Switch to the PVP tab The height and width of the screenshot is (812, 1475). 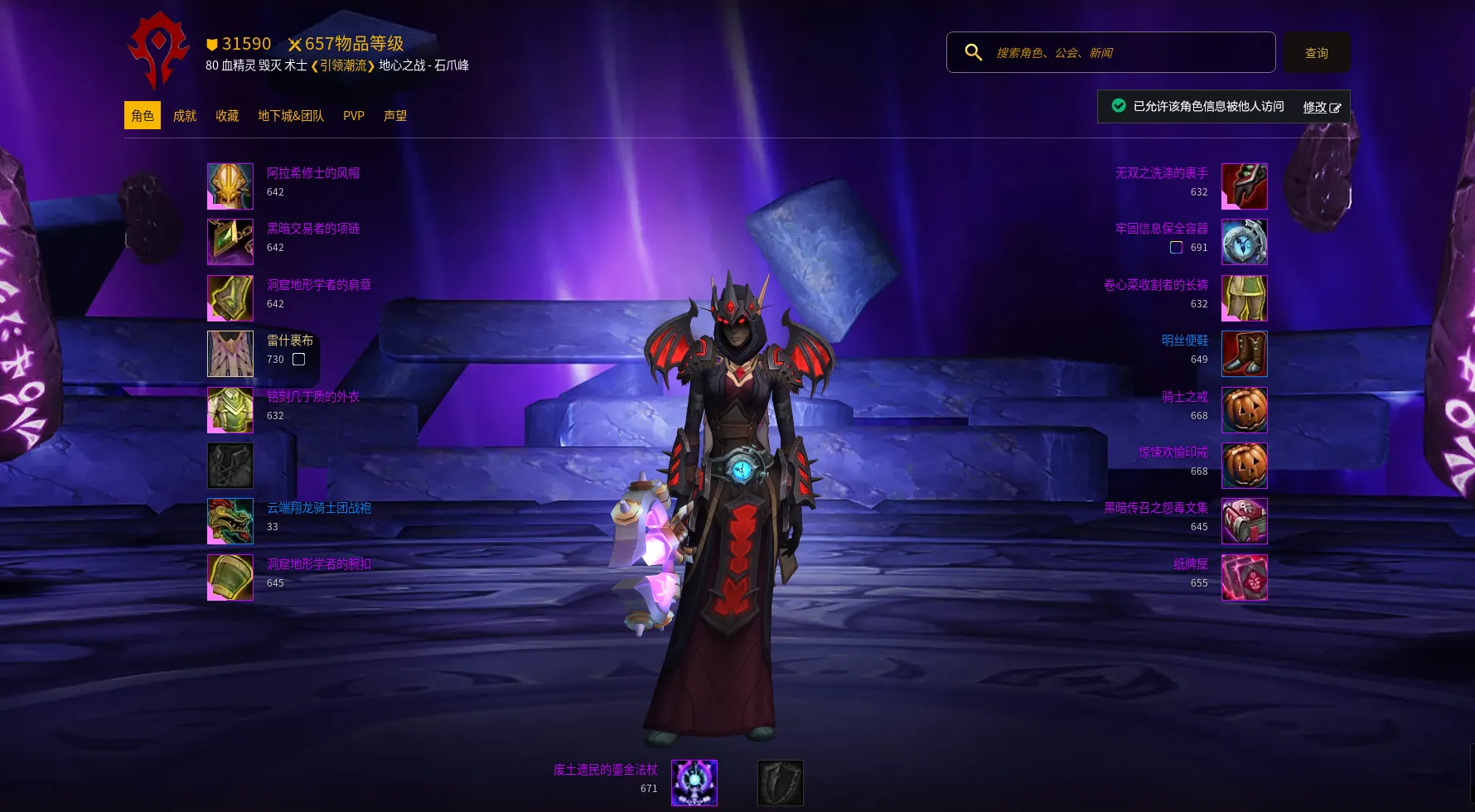point(354,116)
